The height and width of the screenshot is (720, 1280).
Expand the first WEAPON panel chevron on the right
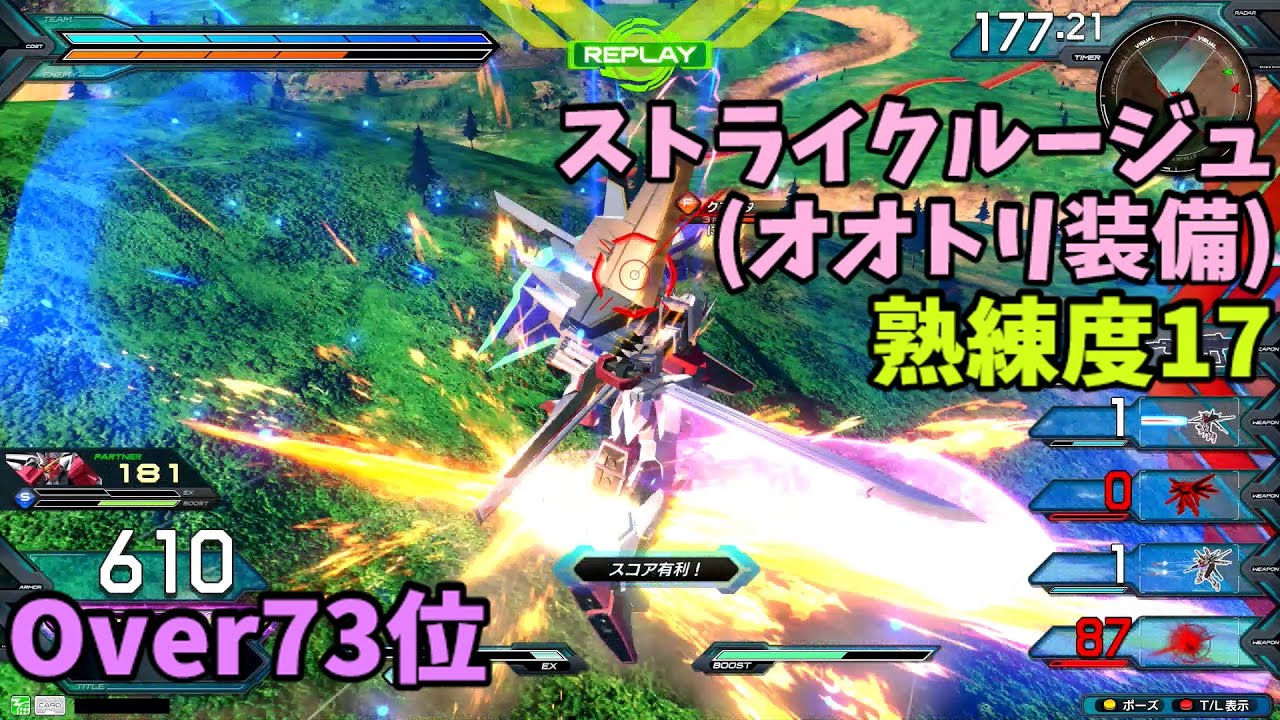coord(1264,422)
